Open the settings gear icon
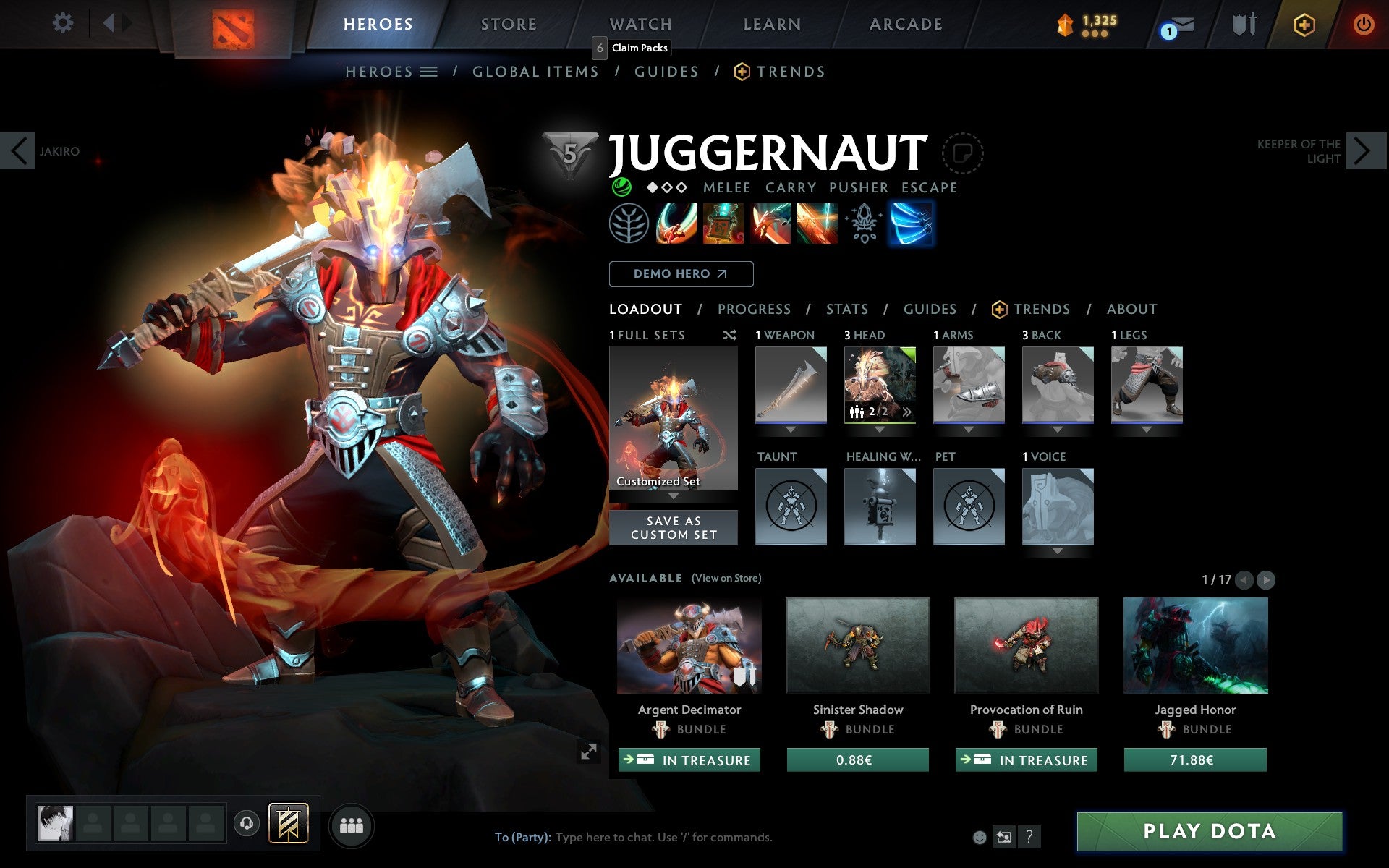The image size is (1389, 868). coord(64,23)
